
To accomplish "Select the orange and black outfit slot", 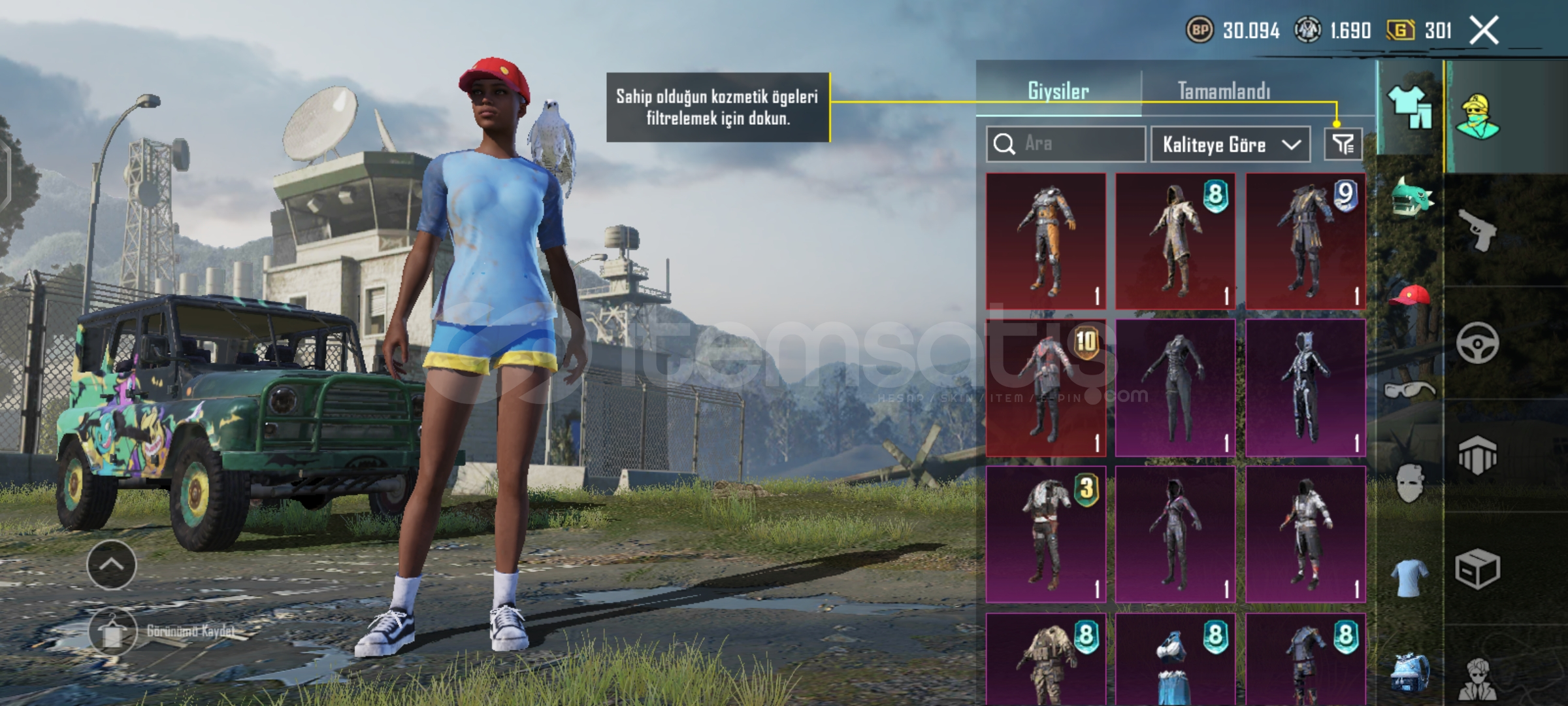I will point(1046,241).
